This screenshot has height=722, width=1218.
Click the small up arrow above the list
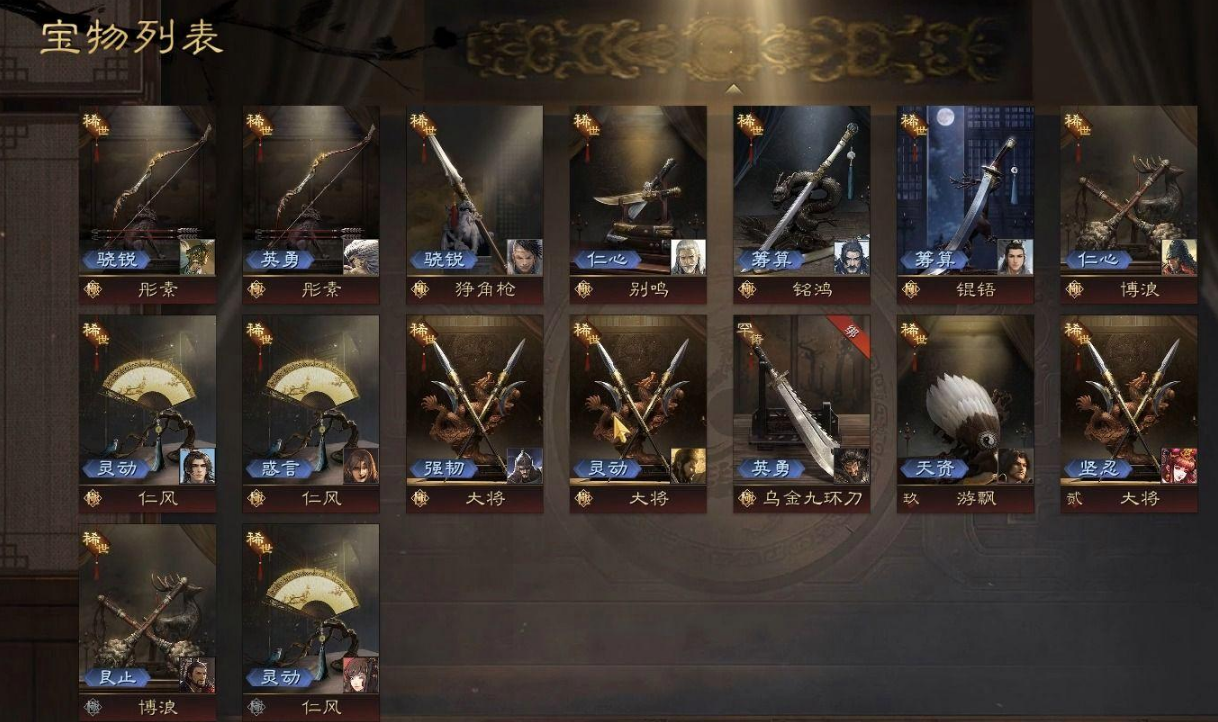[x=734, y=89]
